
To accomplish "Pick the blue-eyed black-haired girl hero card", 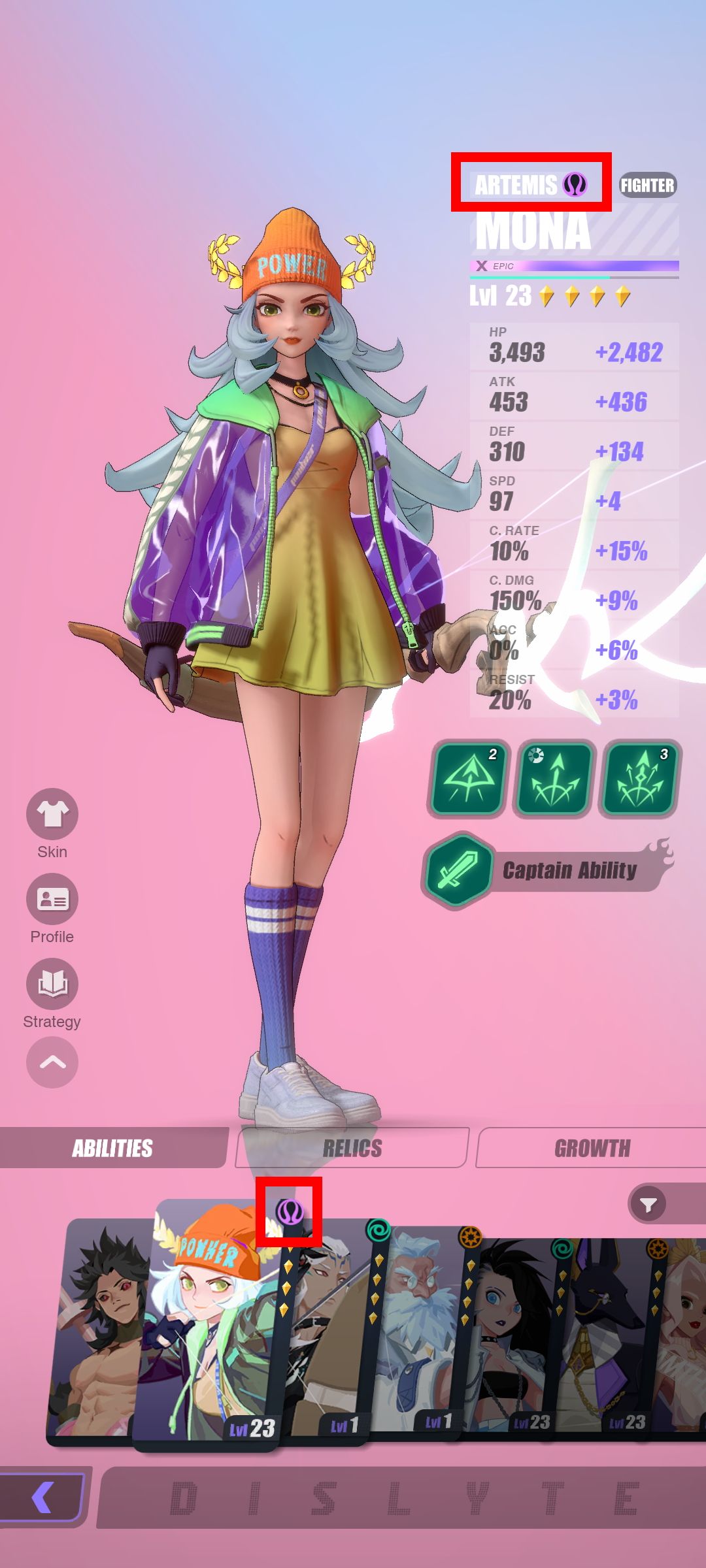I will pyautogui.click(x=507, y=1333).
